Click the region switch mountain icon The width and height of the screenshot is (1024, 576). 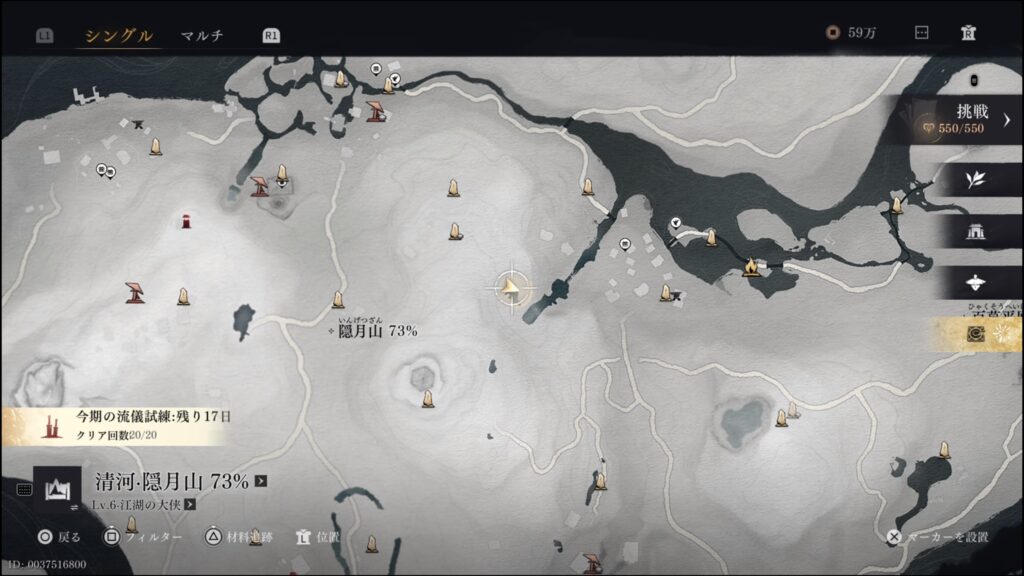pyautogui.click(x=57, y=489)
